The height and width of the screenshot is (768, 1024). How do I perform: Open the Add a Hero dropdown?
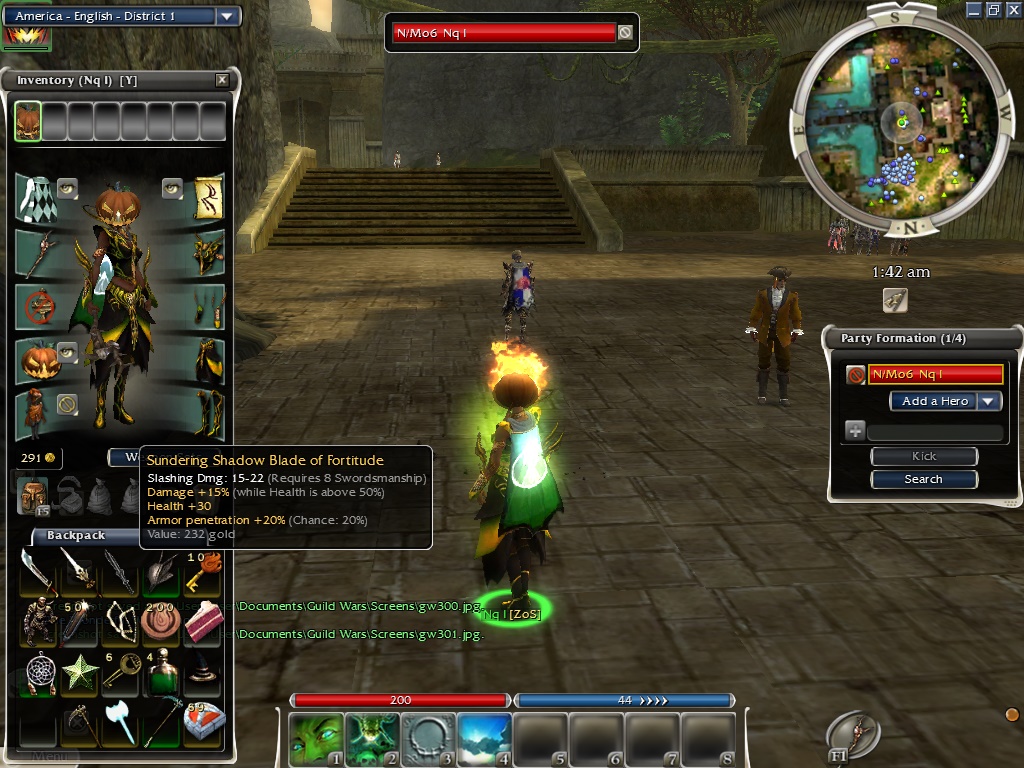[988, 401]
